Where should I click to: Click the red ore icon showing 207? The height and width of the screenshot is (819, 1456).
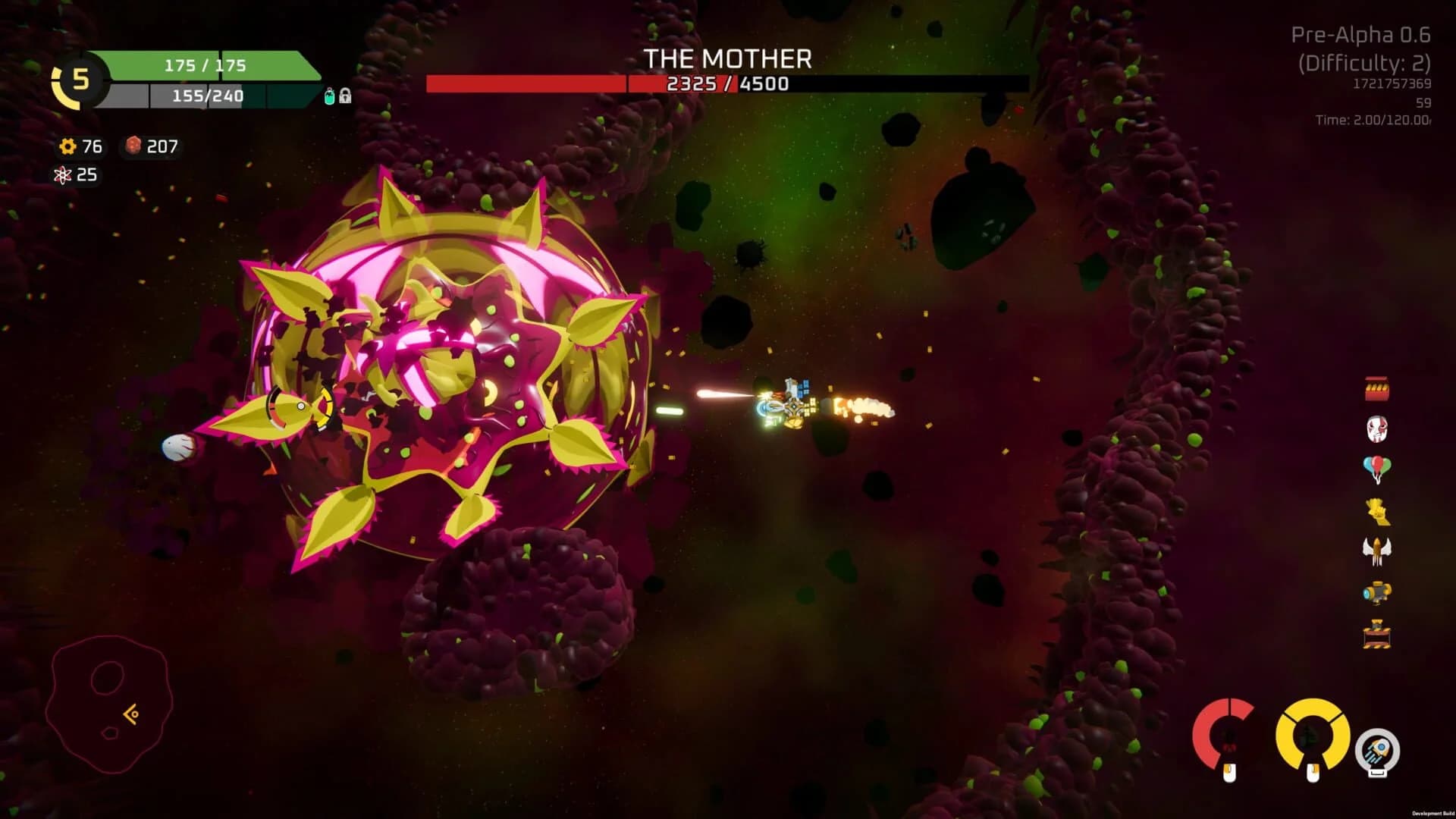pyautogui.click(x=134, y=147)
